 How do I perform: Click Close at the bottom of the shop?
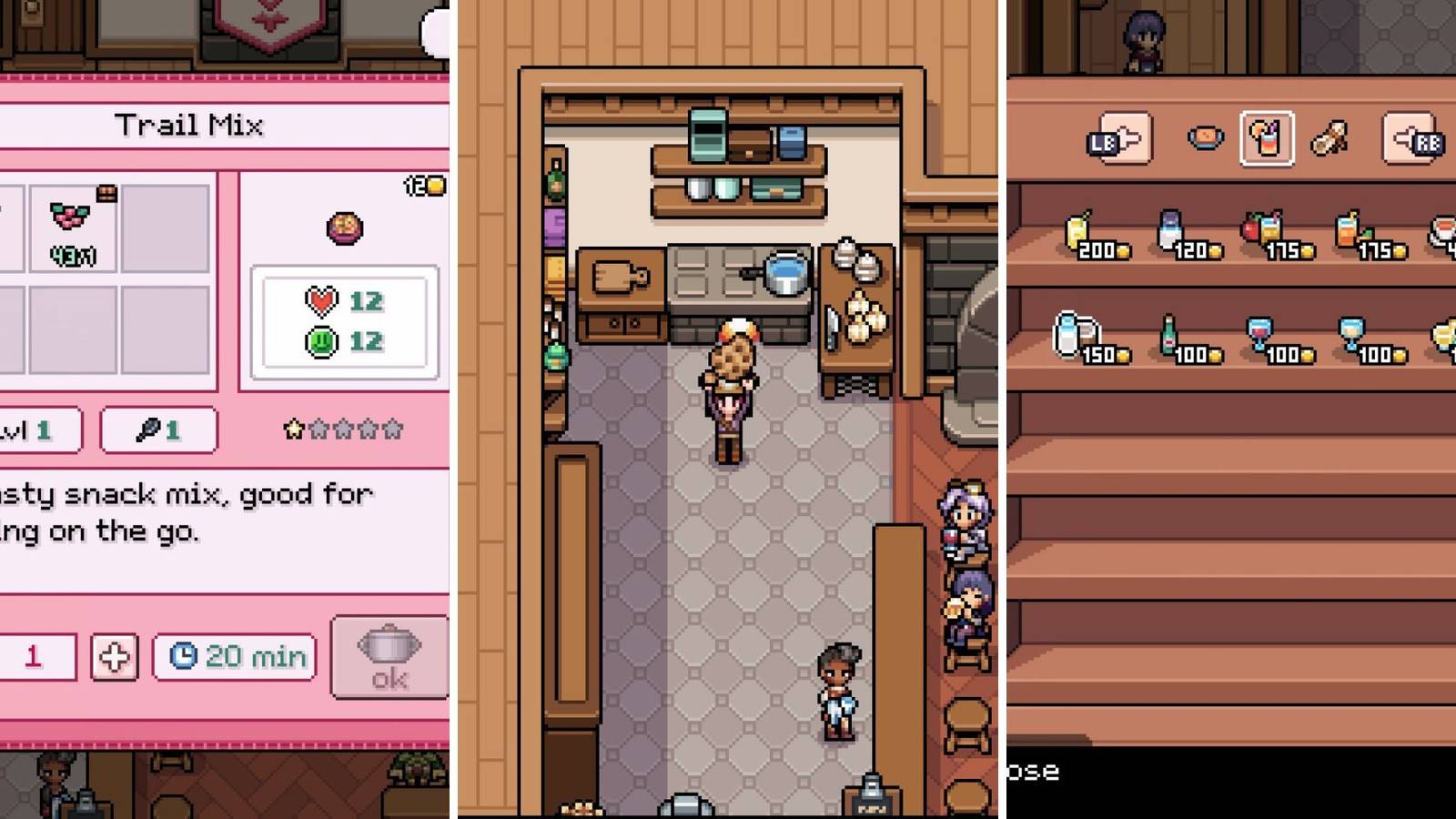pos(1033,772)
